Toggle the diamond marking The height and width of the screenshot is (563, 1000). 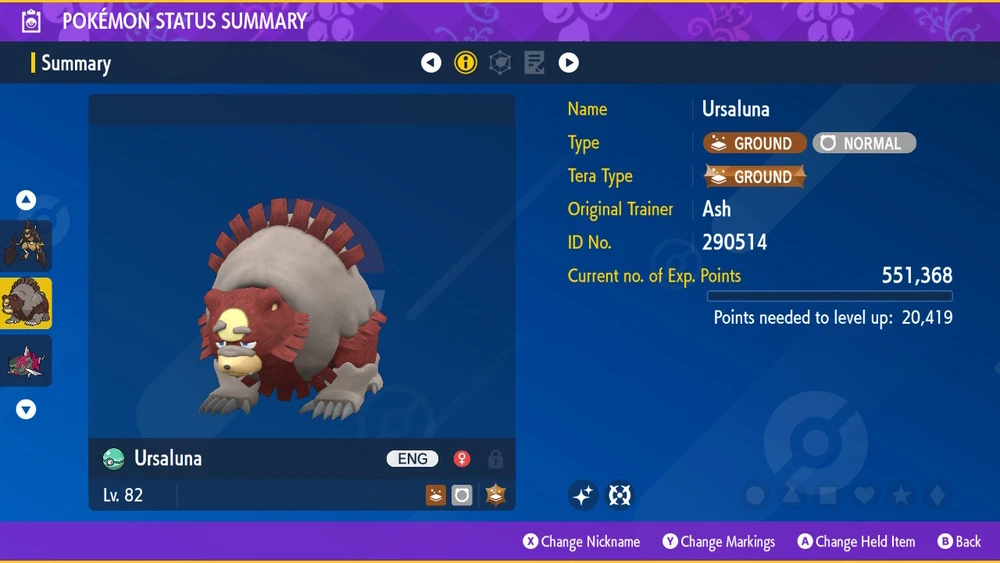pyautogui.click(x=936, y=495)
